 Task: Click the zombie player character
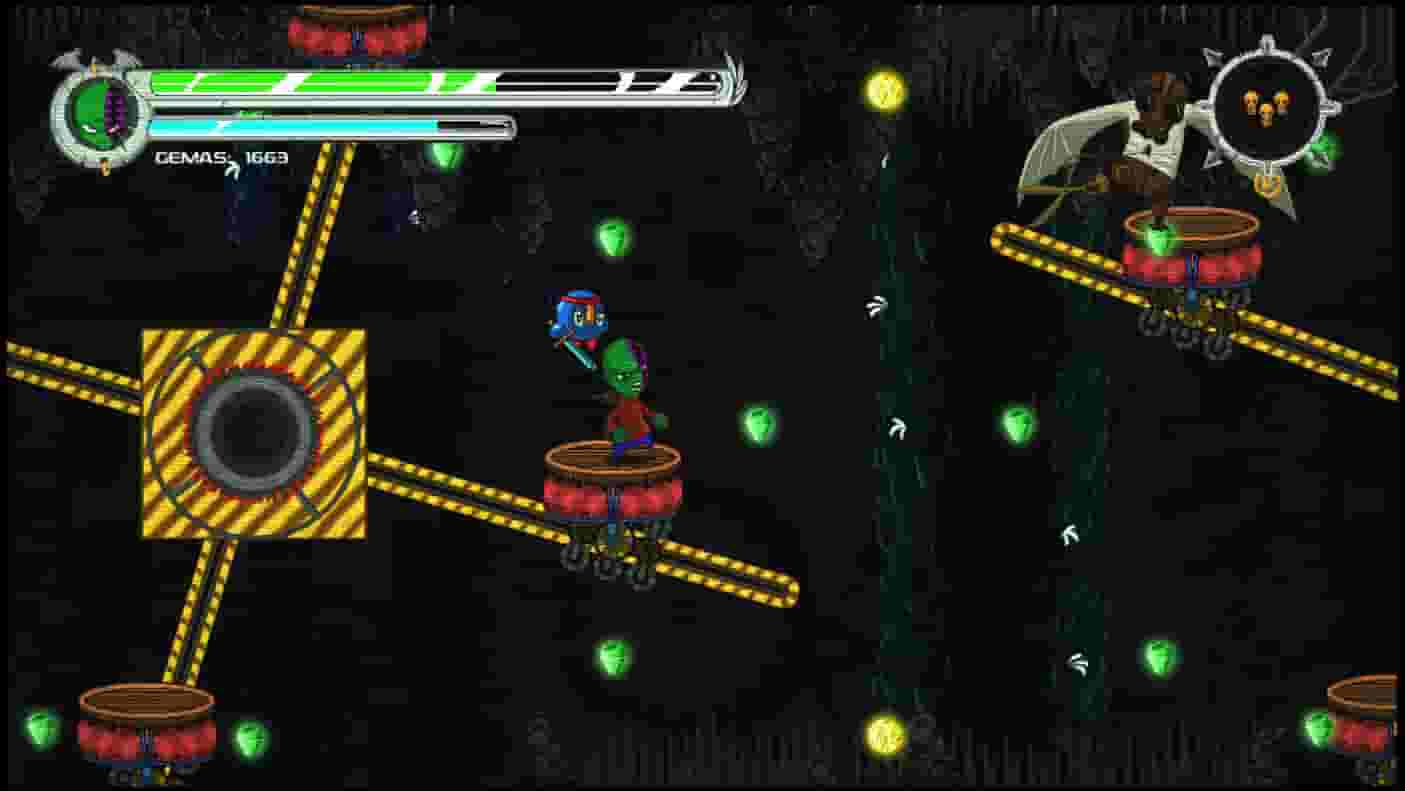click(x=625, y=390)
